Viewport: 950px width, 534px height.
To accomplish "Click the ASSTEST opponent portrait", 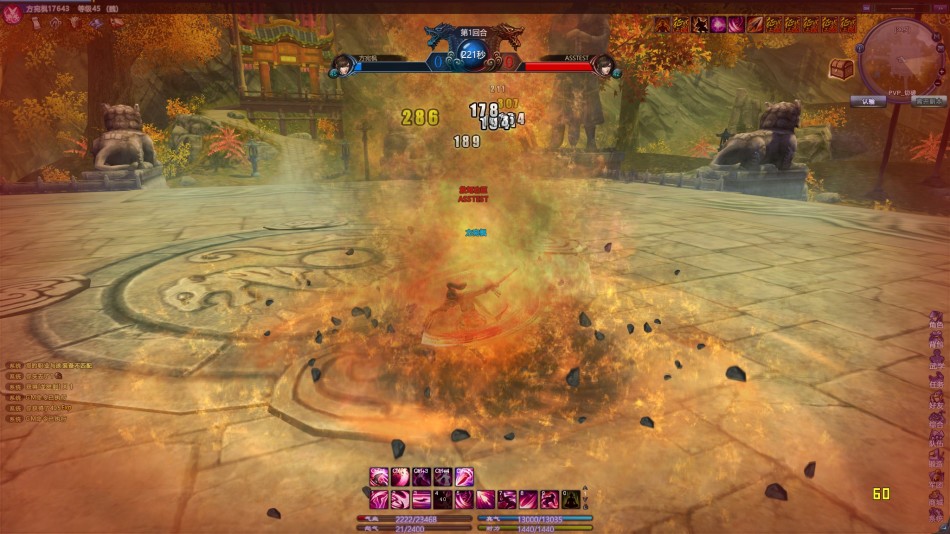I will point(604,66).
